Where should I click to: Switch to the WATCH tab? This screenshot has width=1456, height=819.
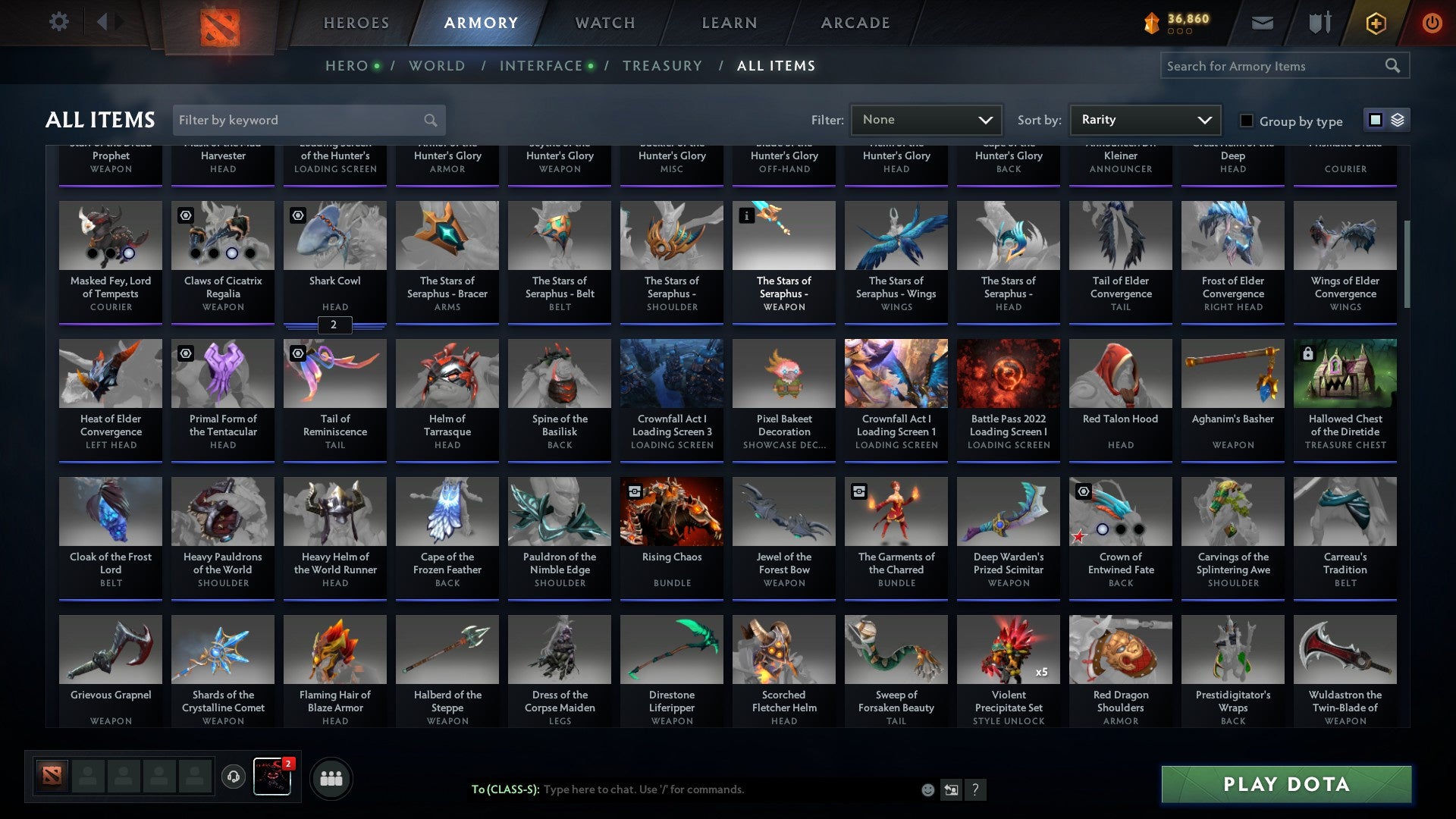[x=604, y=23]
